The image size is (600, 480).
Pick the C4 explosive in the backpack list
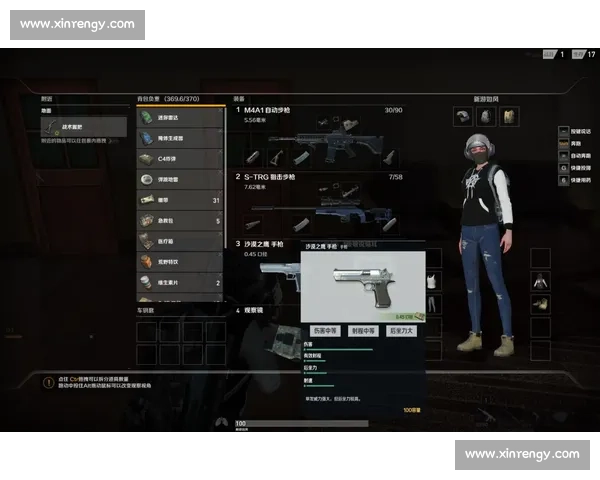[180, 159]
